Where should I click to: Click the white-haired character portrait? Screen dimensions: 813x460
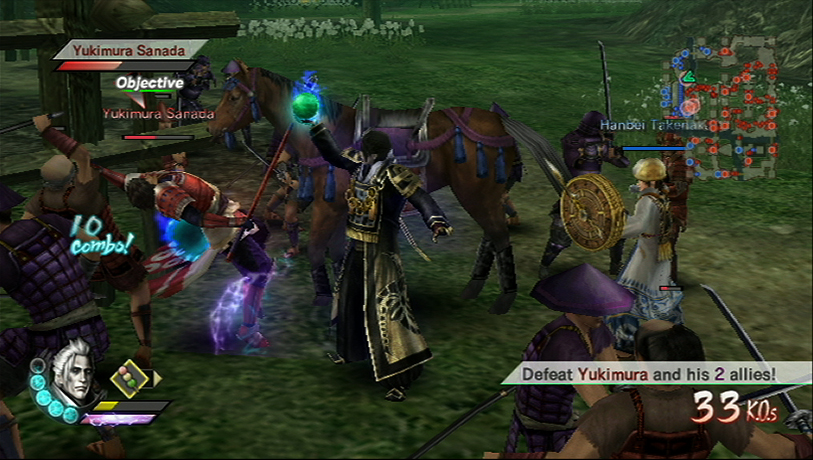pyautogui.click(x=72, y=373)
